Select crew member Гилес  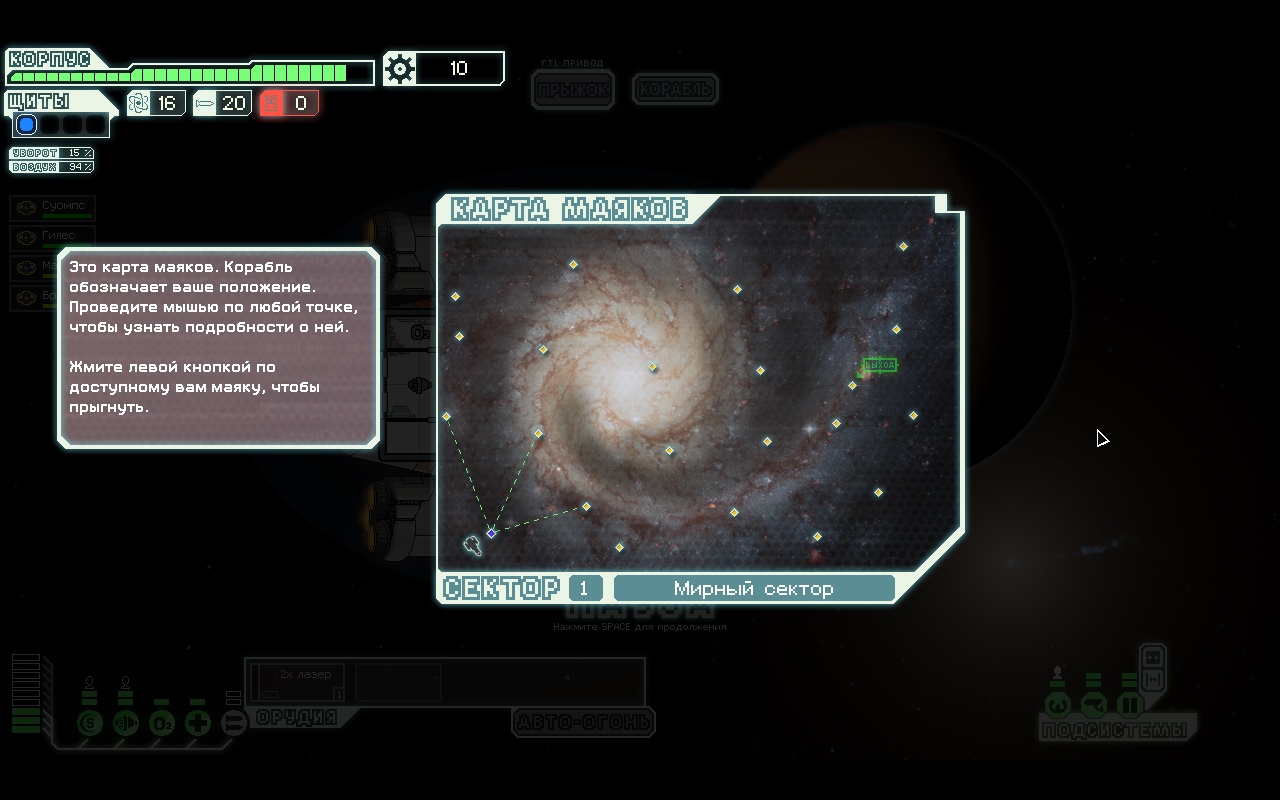pyautogui.click(x=53, y=237)
